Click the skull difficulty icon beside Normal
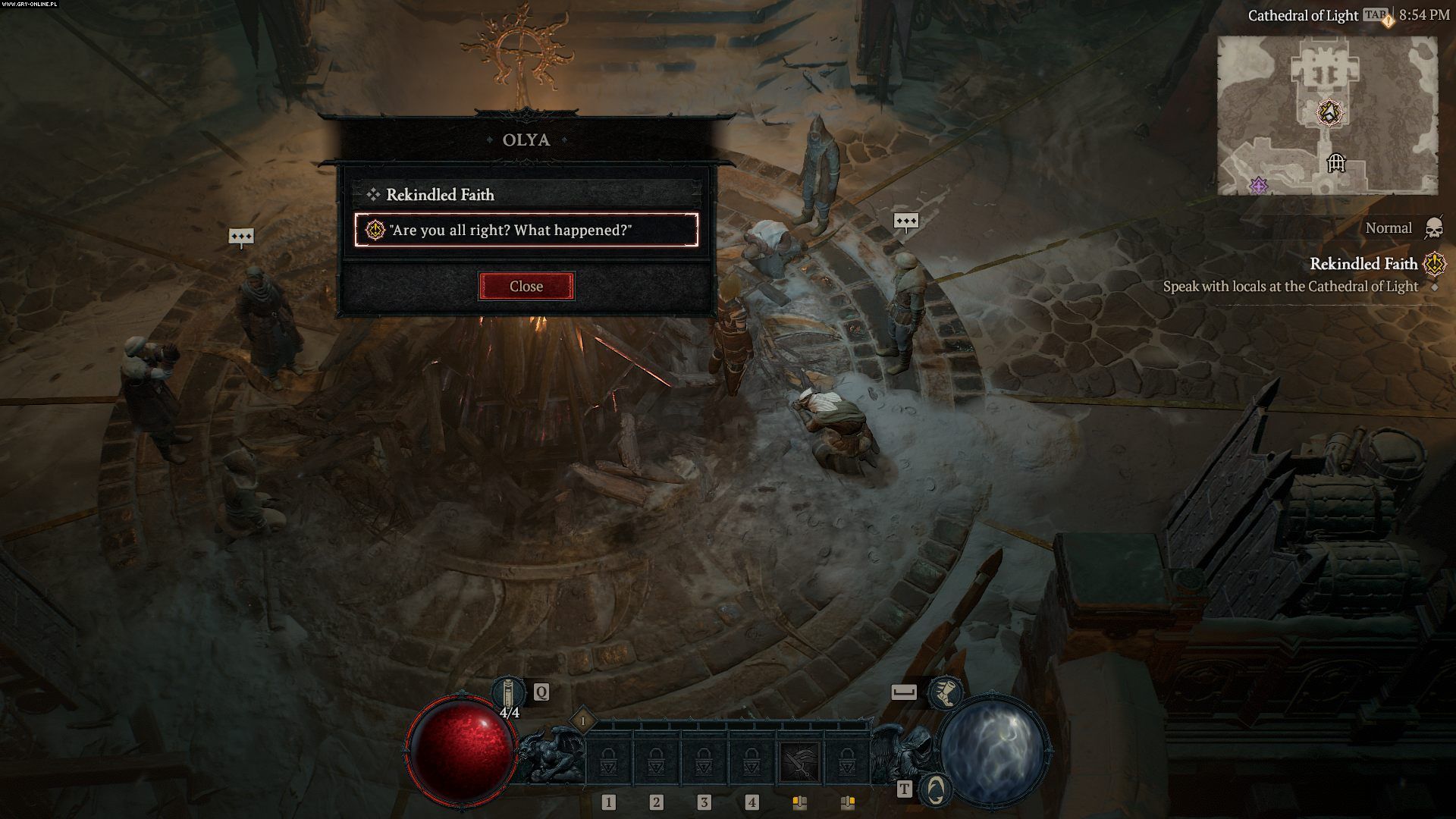 tap(1433, 227)
